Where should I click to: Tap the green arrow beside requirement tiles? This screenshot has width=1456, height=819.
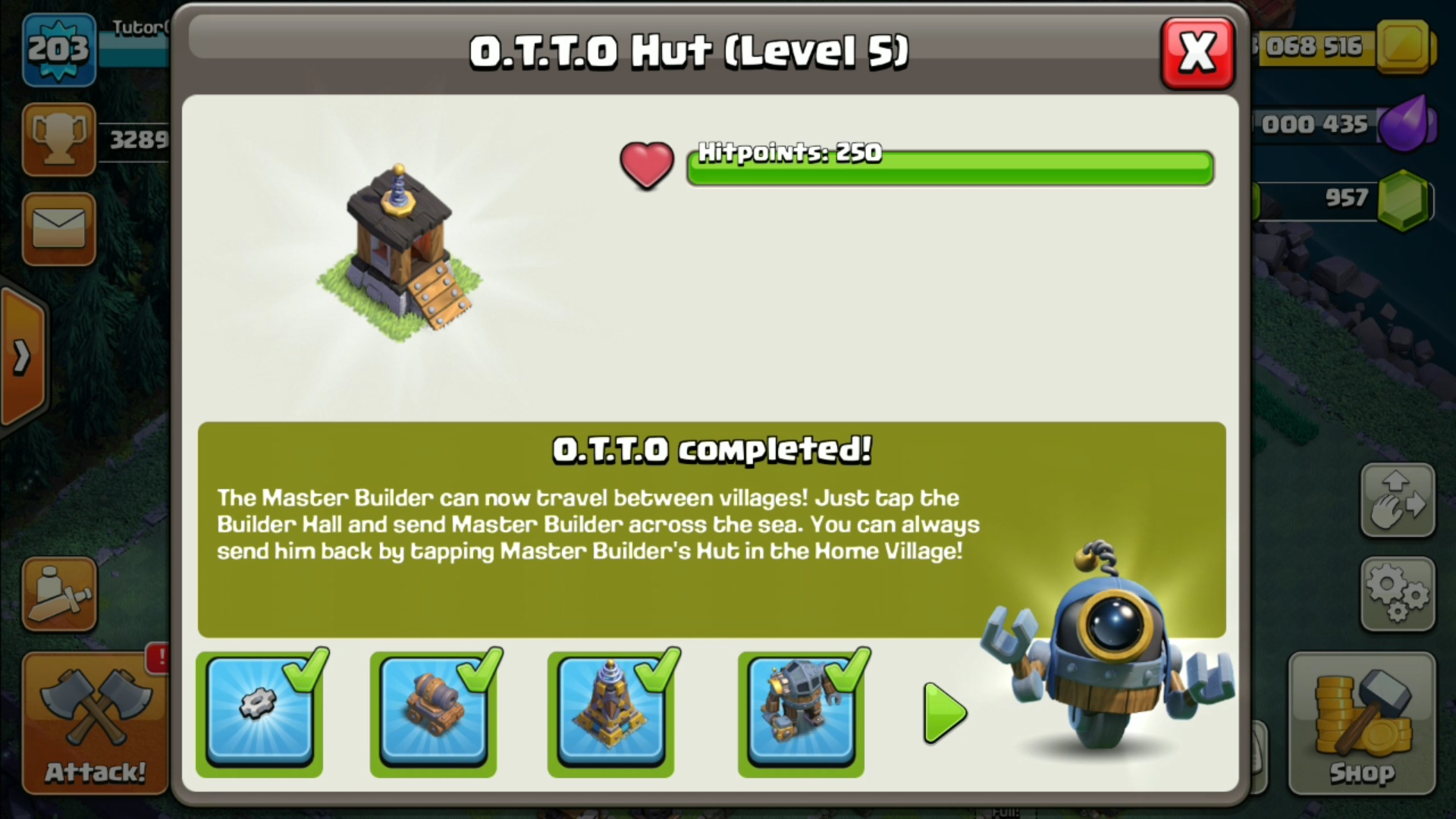943,713
